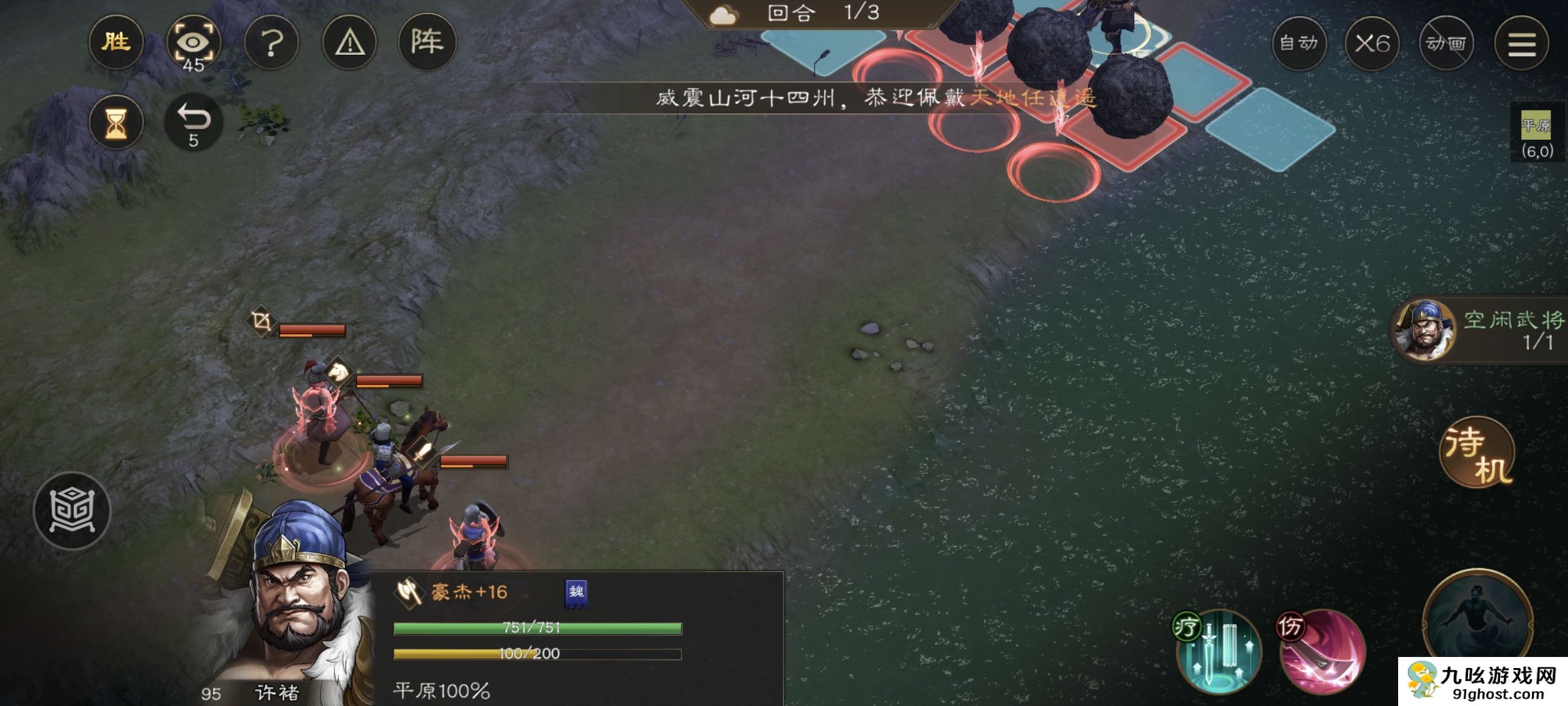Image resolution: width=1568 pixels, height=706 pixels.
Task: Toggle the 动画 animation setting
Action: tap(1446, 43)
